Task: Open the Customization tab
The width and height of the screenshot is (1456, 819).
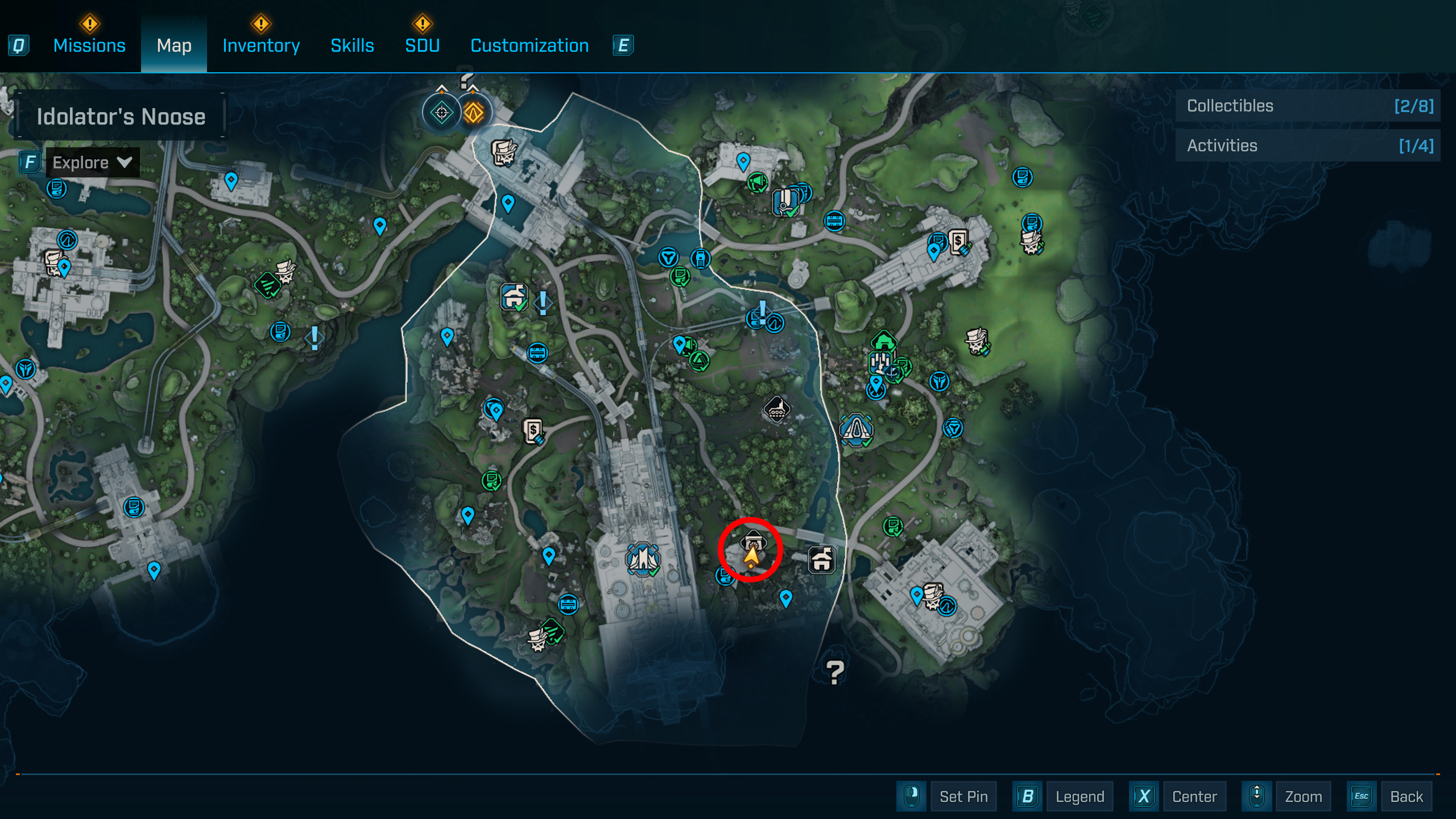Action: tap(530, 45)
